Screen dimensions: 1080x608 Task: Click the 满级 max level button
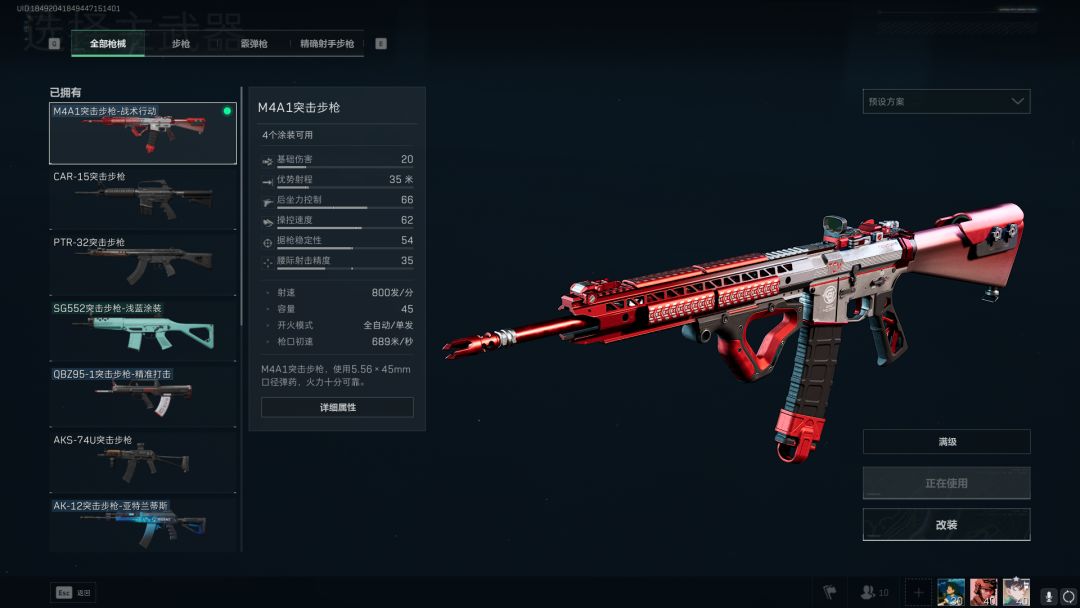946,441
